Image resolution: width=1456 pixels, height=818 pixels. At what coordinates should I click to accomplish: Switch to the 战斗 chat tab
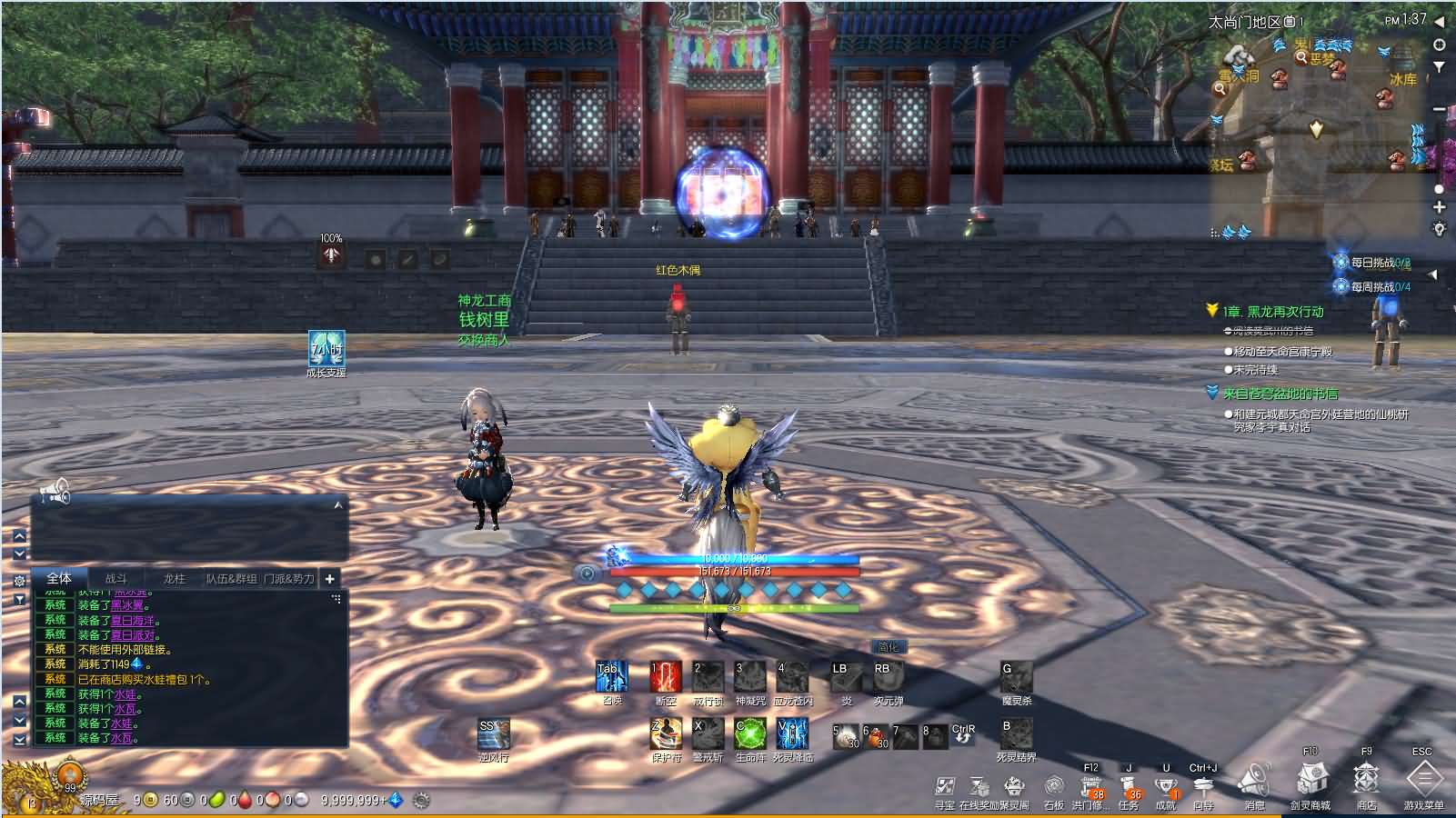click(x=116, y=578)
